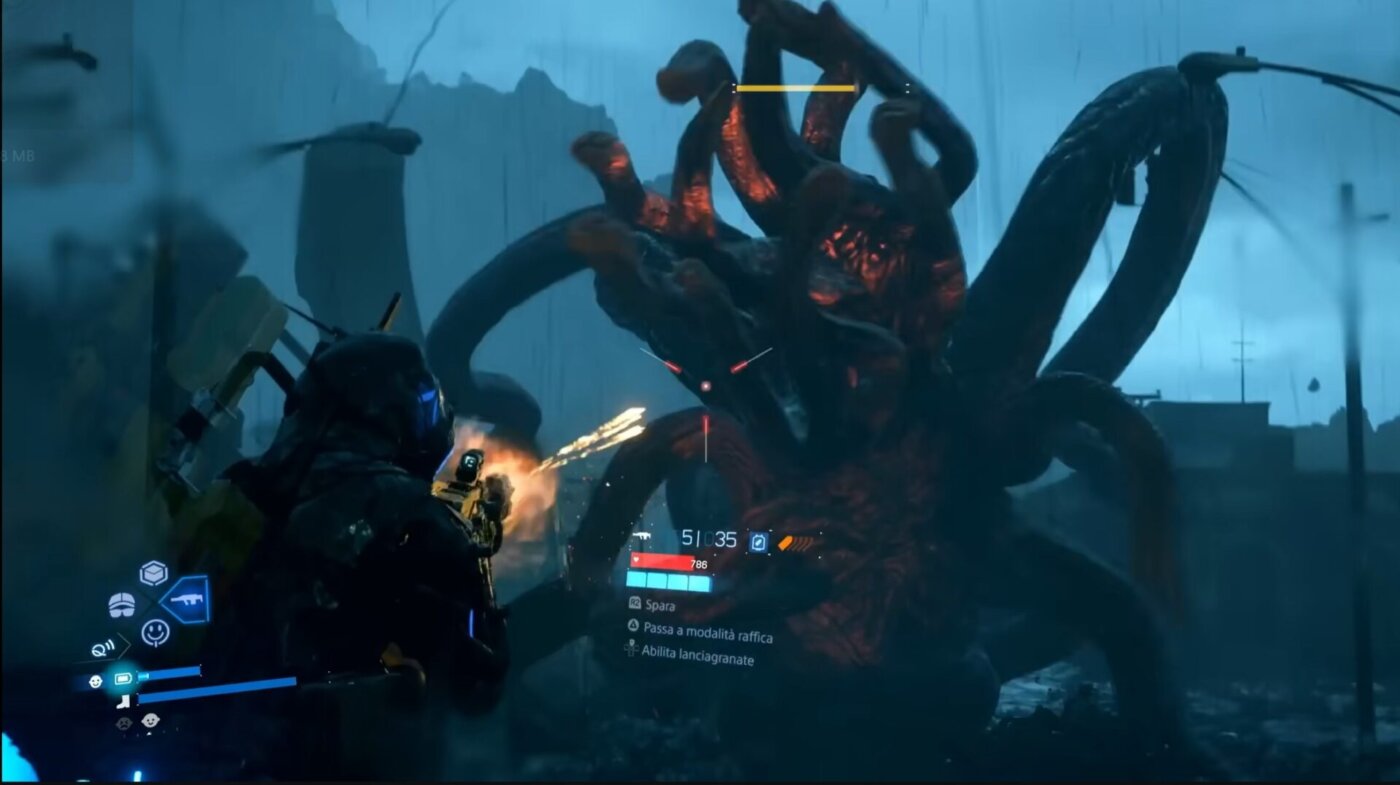
Task: Click the boot icon beside the stamina bar
Action: click(123, 701)
